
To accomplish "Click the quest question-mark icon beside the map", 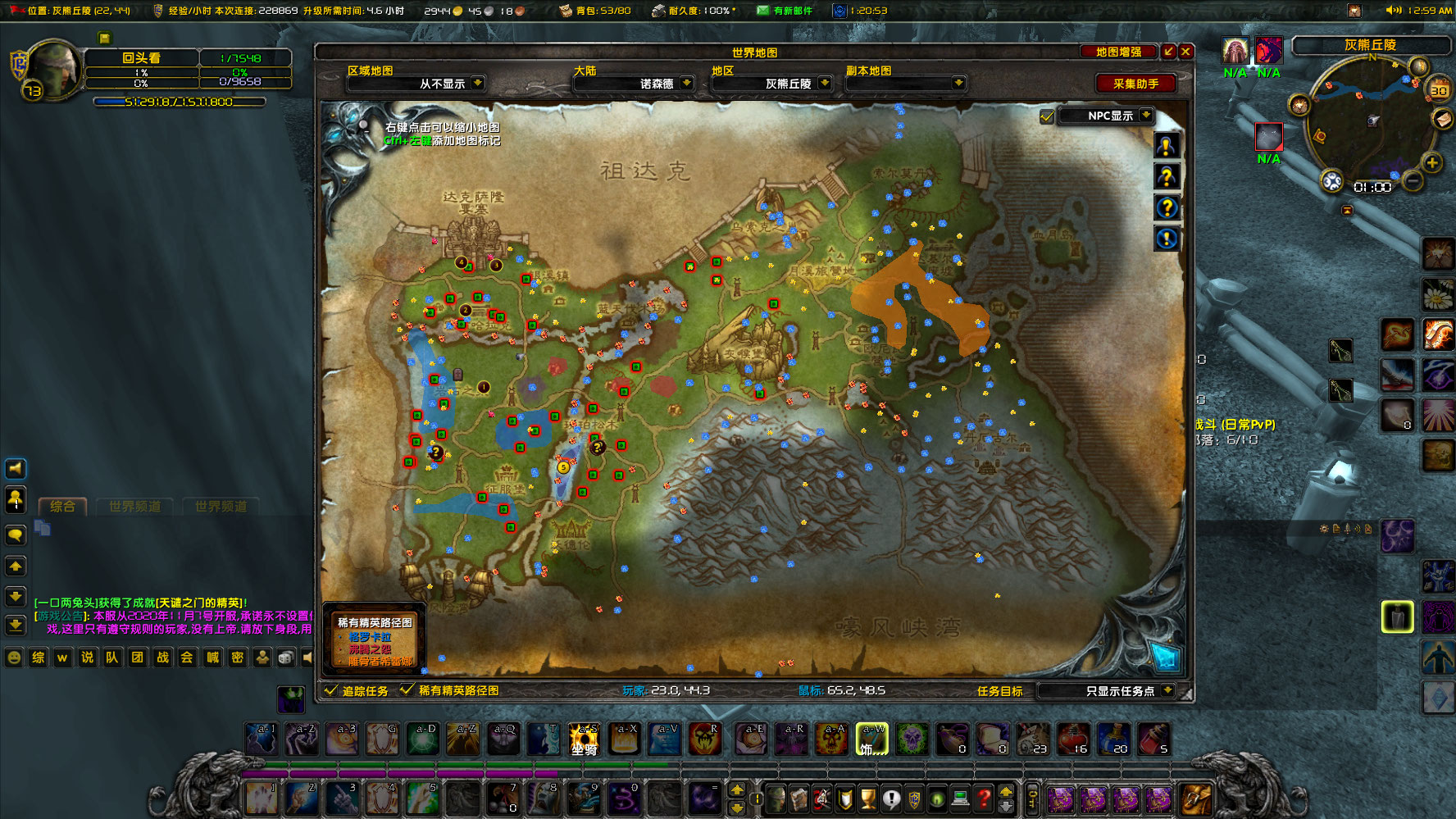I will pos(1167,177).
